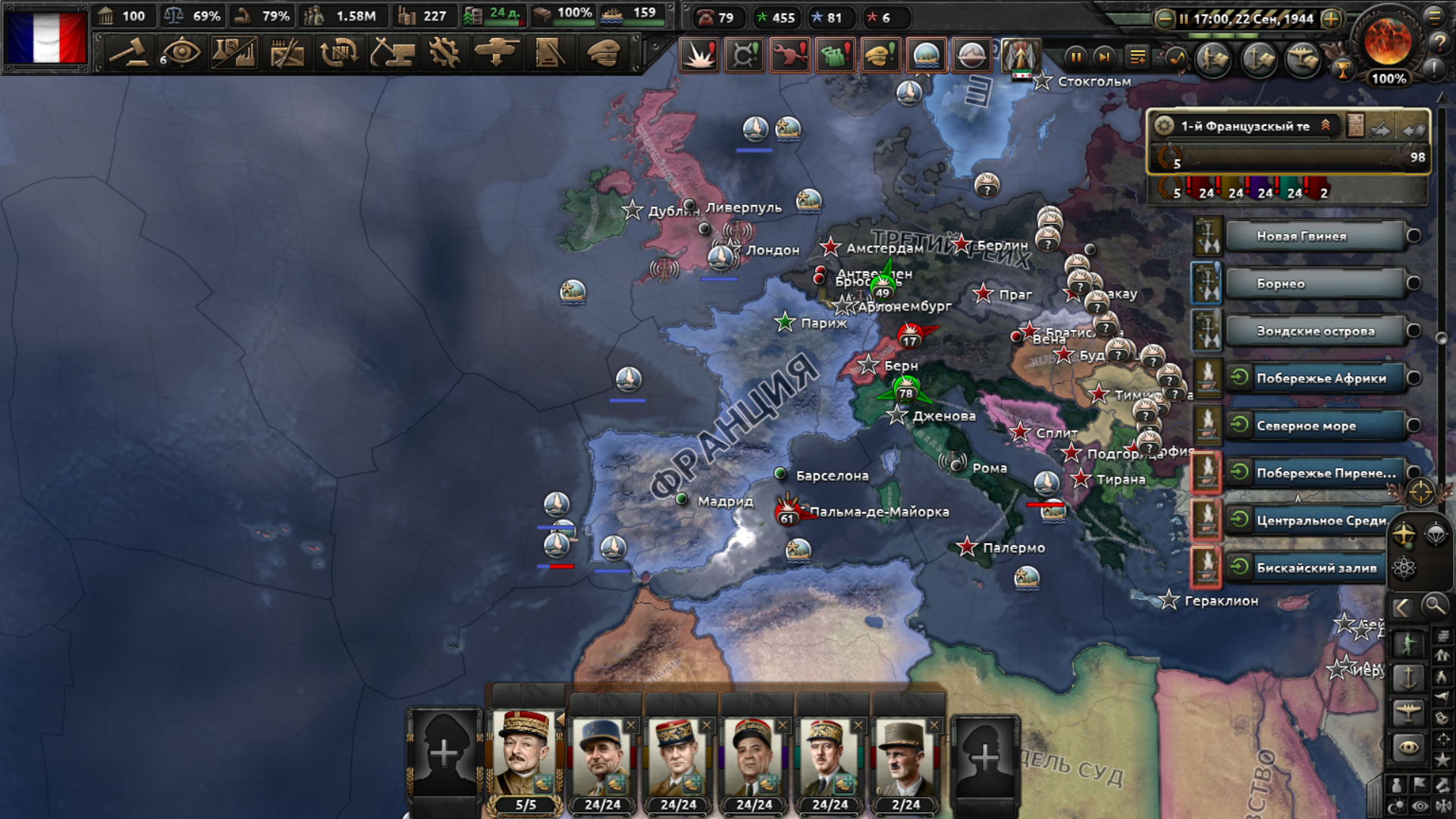Select the Бискайский залив naval region
1456x819 pixels.
(x=1315, y=567)
